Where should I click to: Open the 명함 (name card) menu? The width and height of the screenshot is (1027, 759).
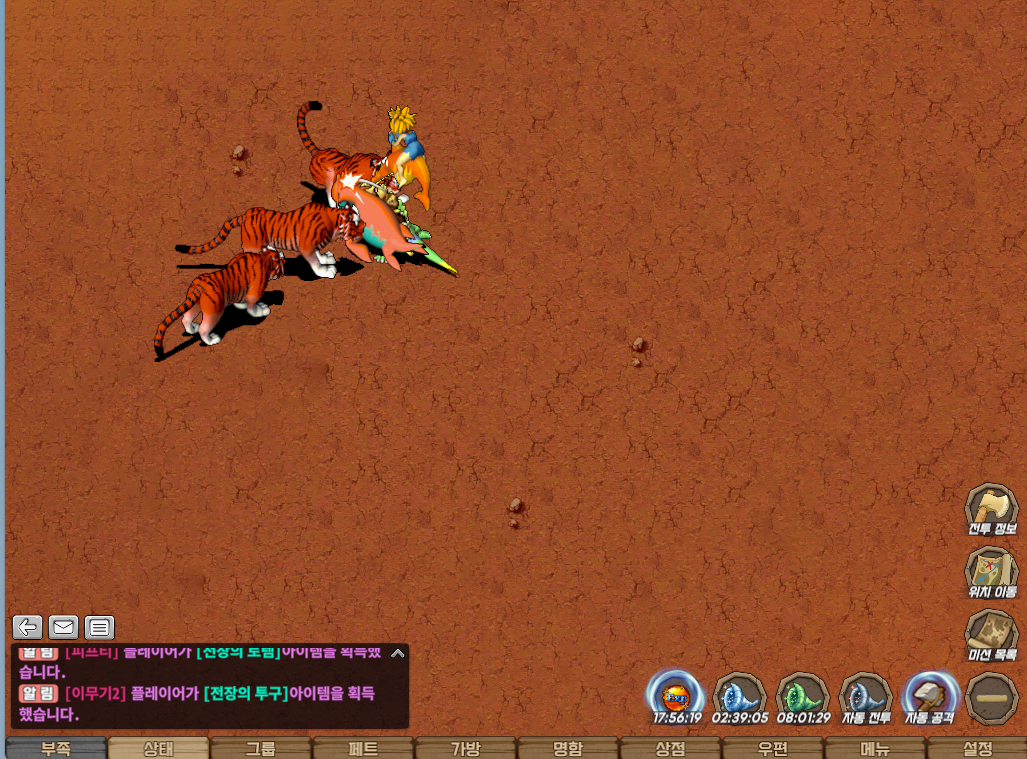tap(568, 749)
